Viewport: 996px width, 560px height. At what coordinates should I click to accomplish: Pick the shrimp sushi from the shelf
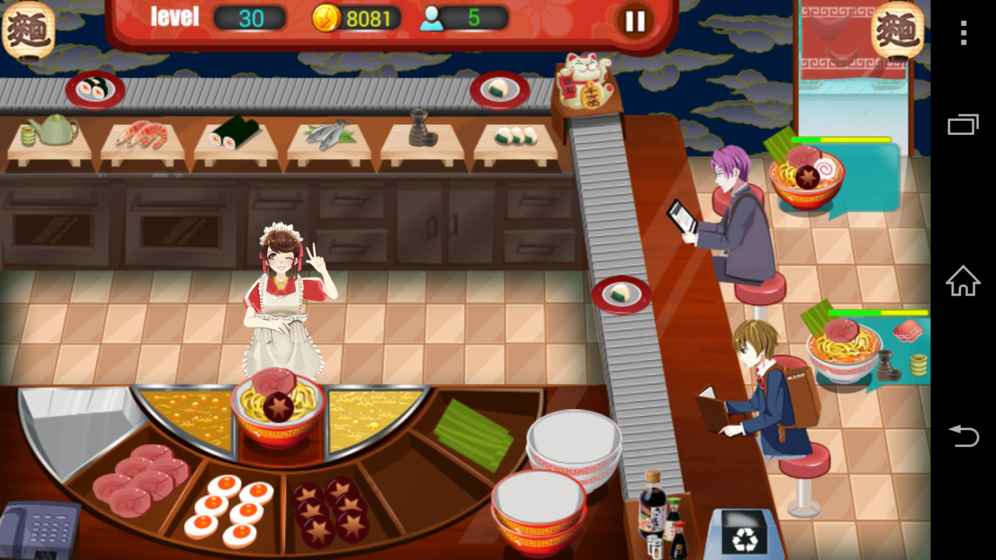(143, 135)
